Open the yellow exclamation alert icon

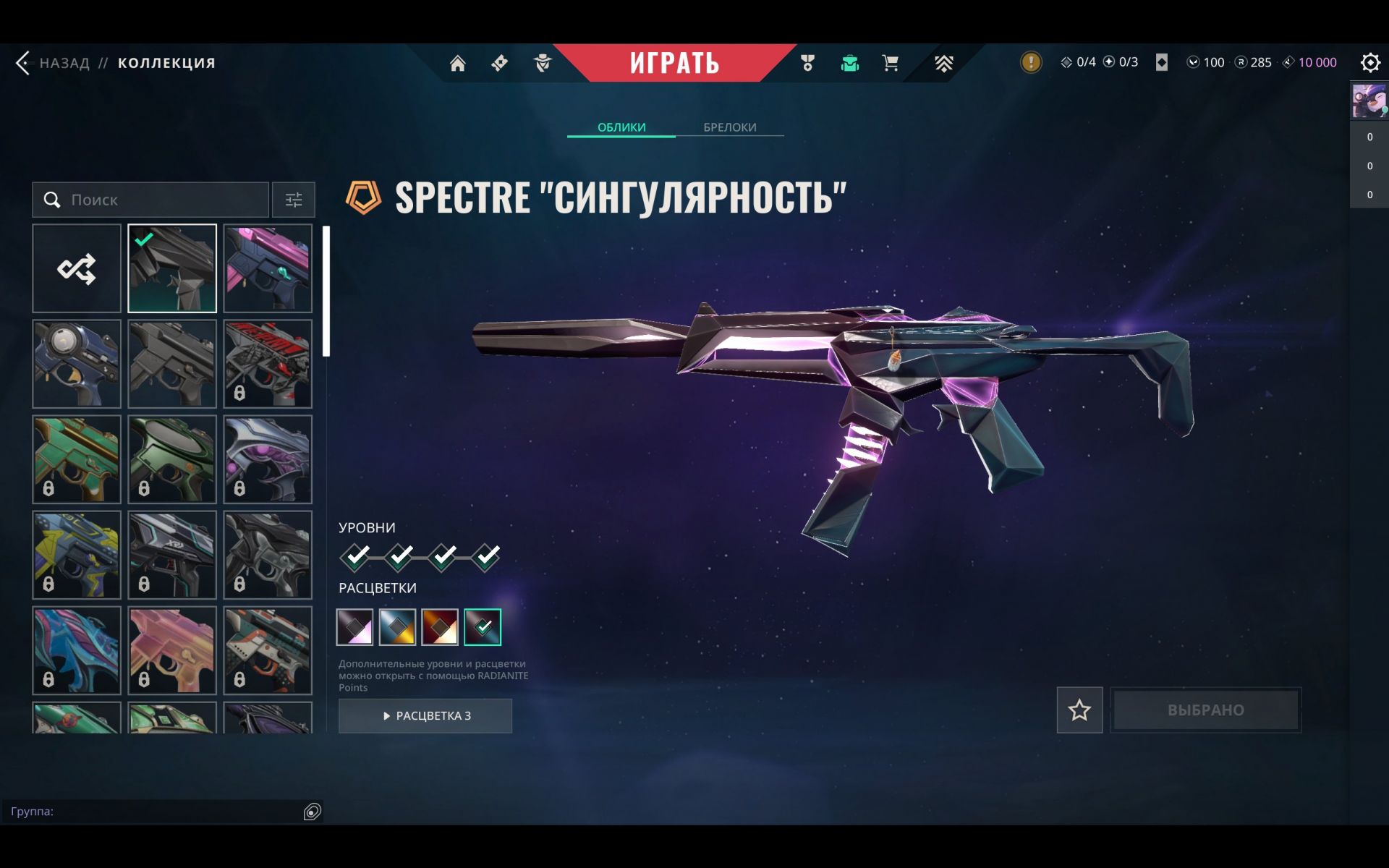1031,62
